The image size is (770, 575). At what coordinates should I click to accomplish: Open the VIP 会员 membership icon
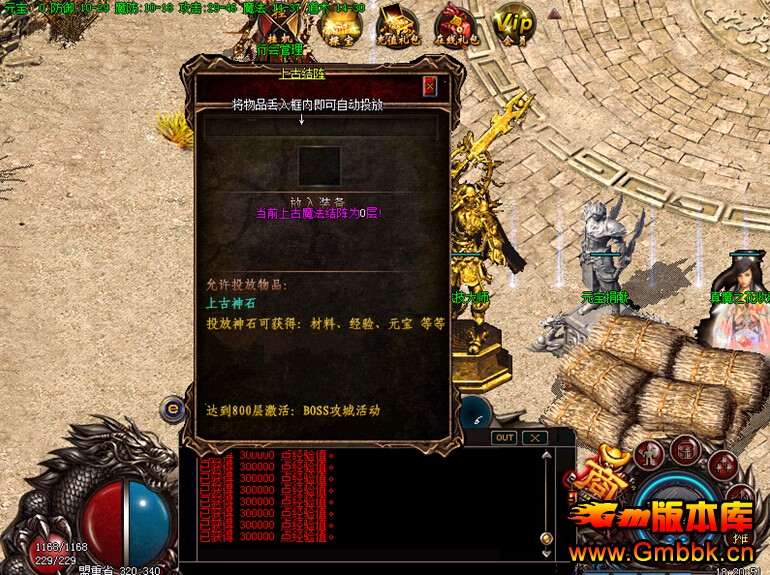515,24
